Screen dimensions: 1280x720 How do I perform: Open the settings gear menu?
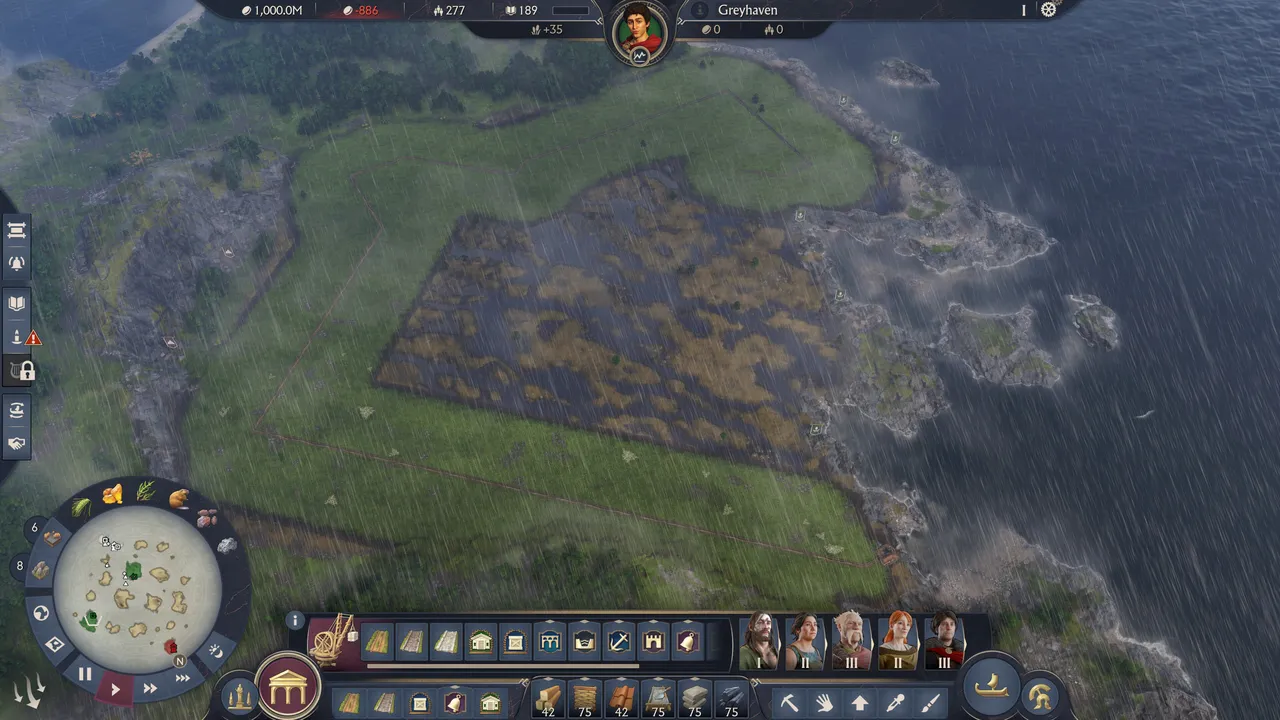[1048, 10]
